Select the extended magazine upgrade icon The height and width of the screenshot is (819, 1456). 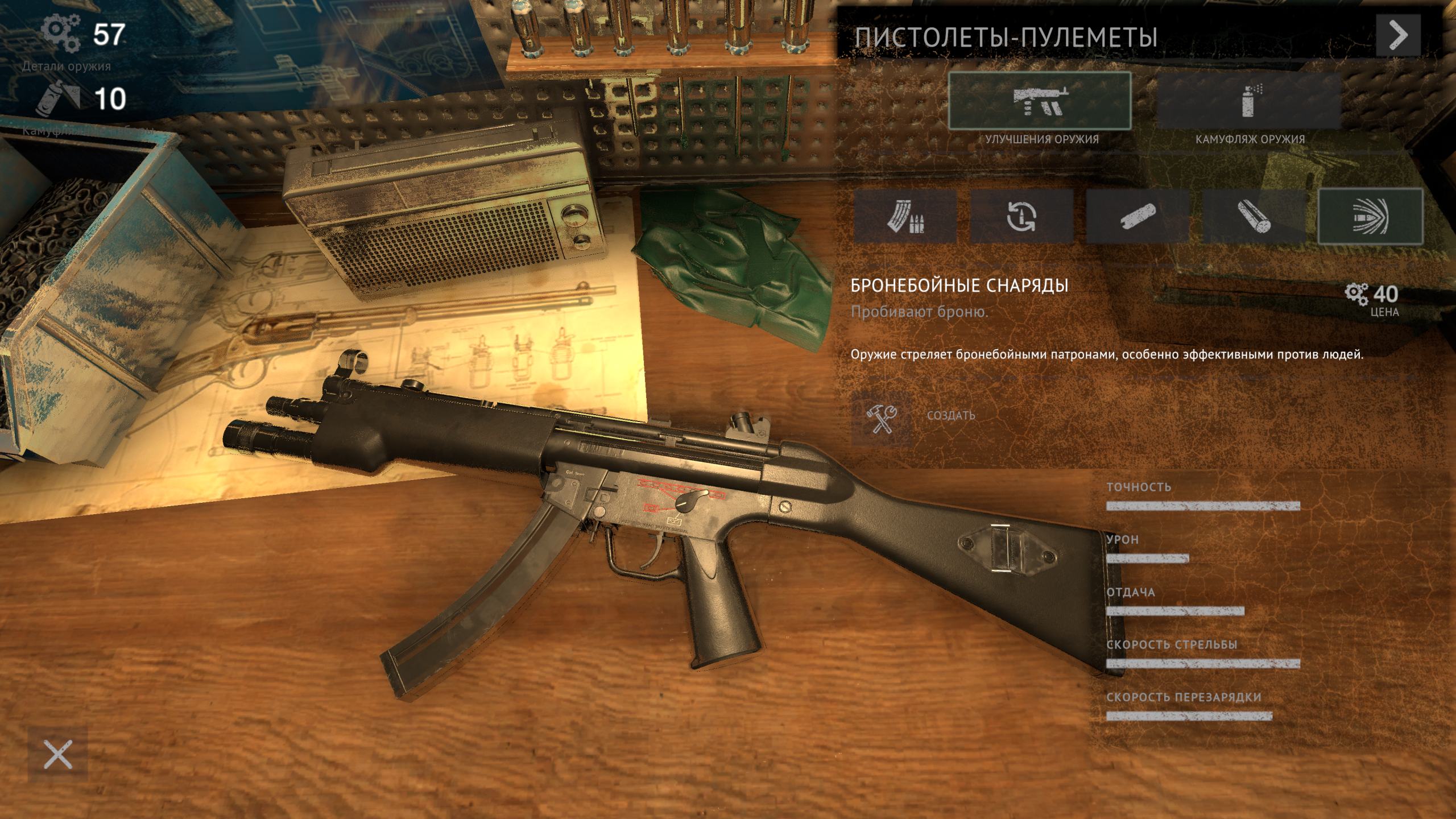905,217
